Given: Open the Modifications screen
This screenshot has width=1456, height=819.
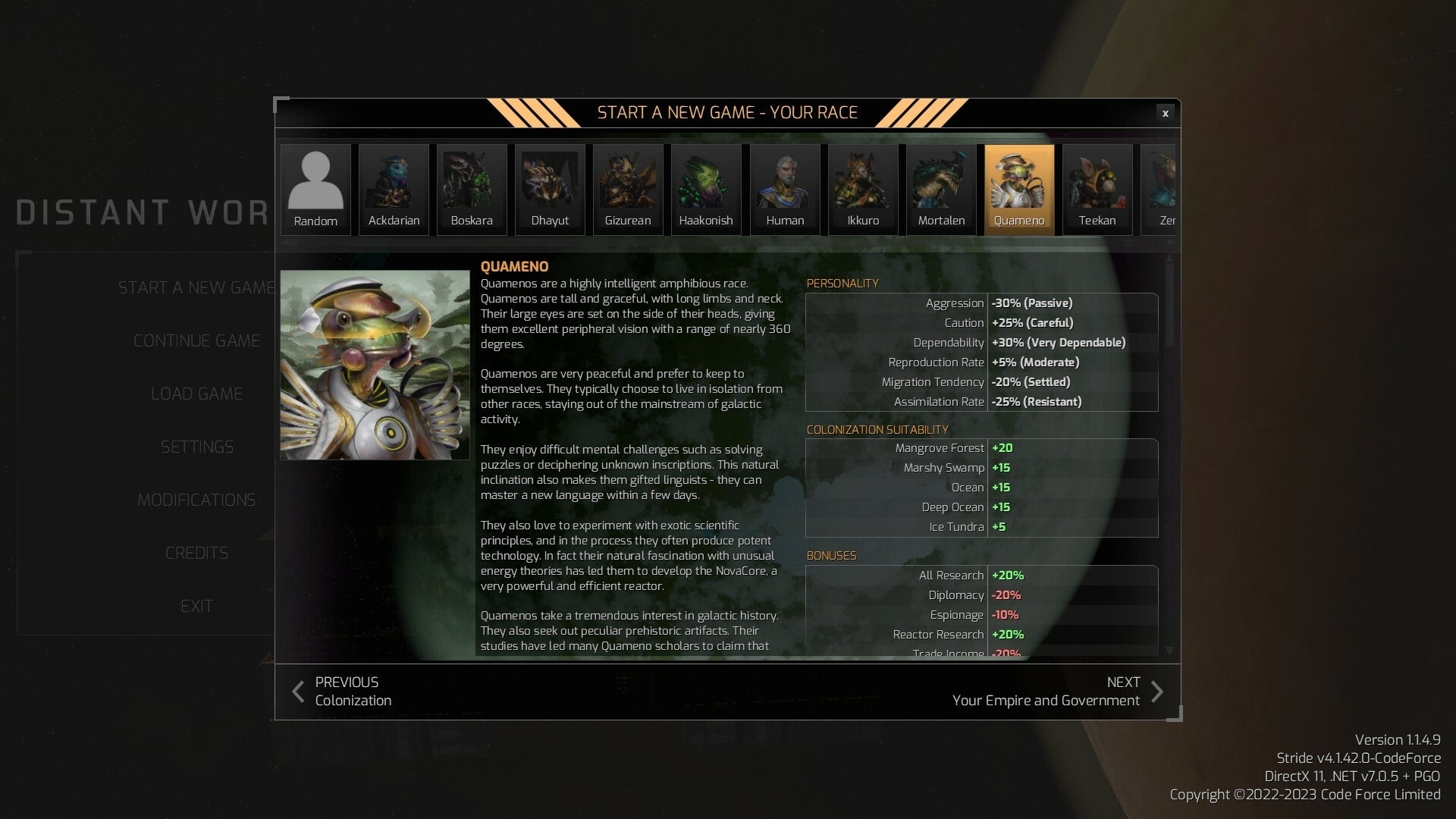Looking at the screenshot, I should 196,500.
